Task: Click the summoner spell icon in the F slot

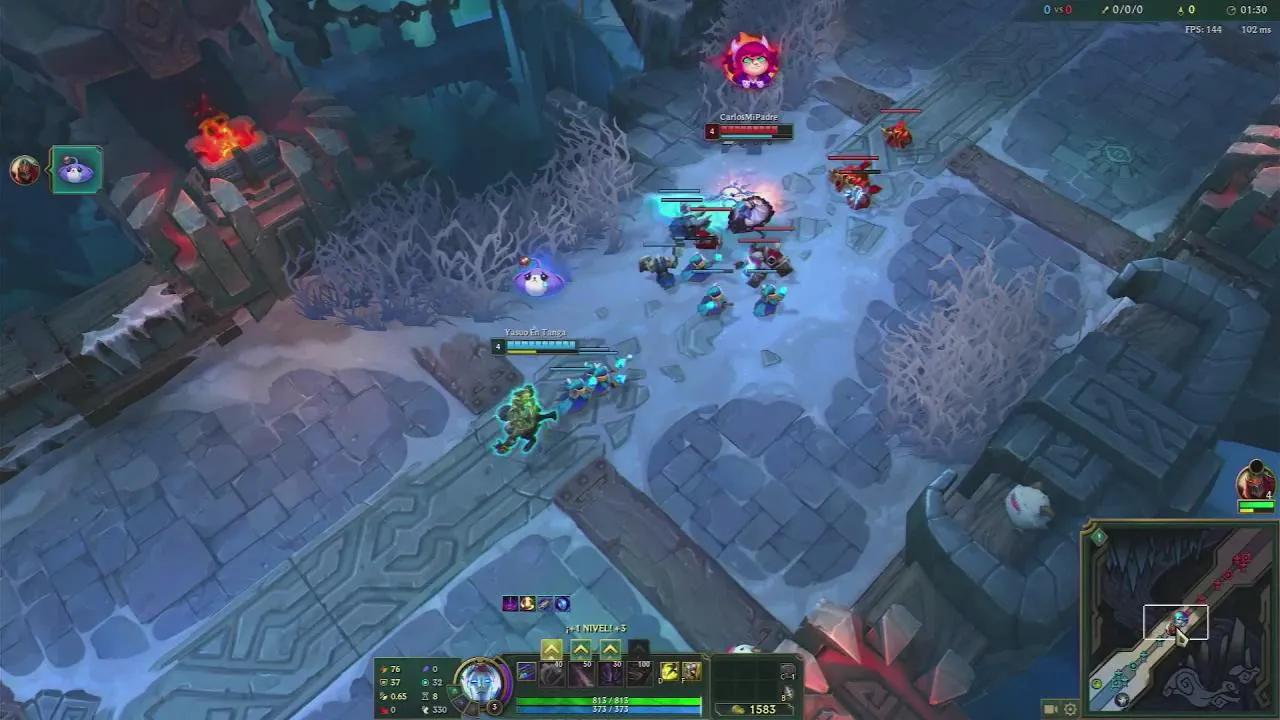Action: (x=691, y=673)
